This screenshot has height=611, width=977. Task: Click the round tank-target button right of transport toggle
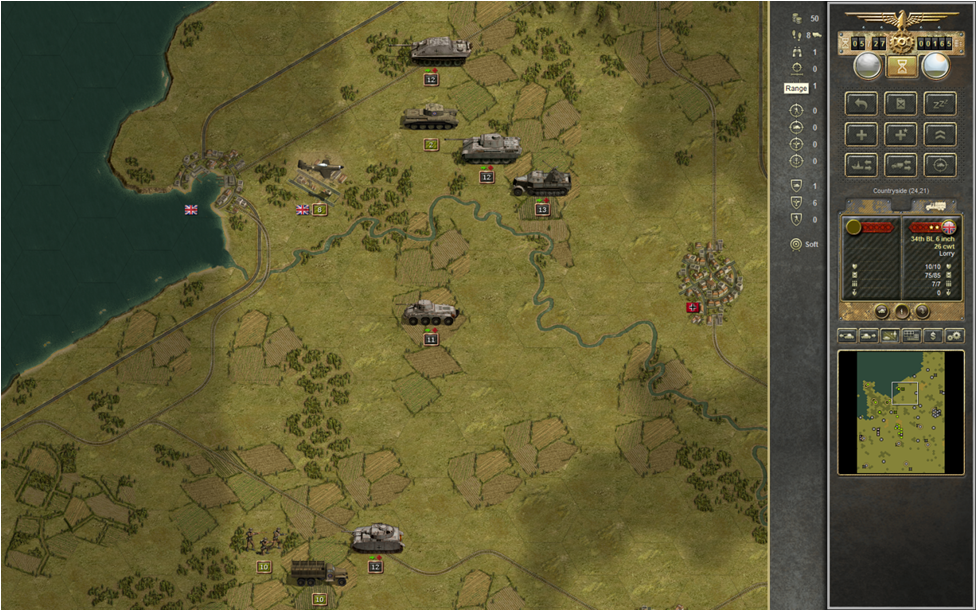click(x=939, y=165)
